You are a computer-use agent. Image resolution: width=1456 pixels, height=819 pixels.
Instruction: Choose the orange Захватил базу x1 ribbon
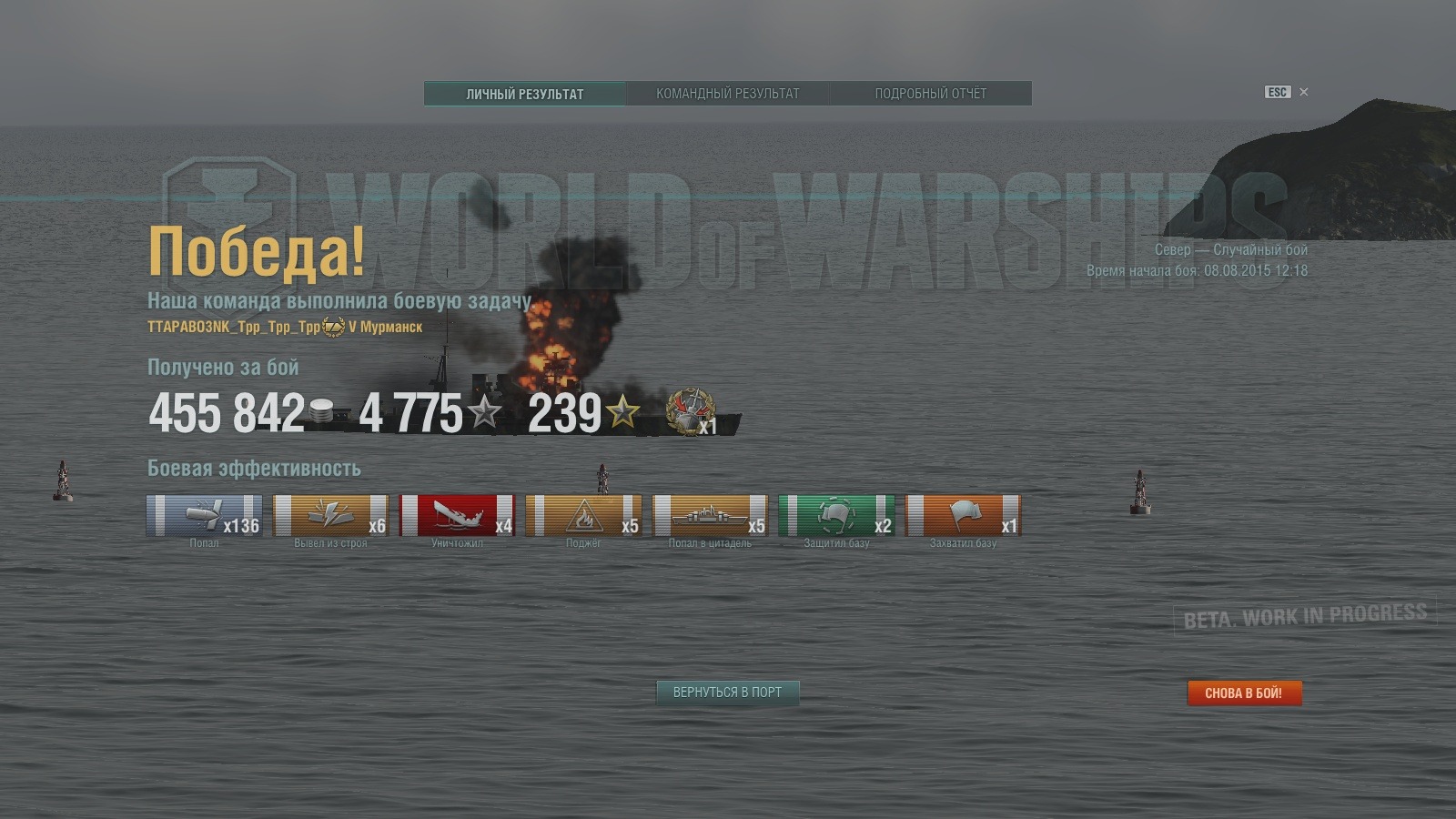click(x=963, y=516)
